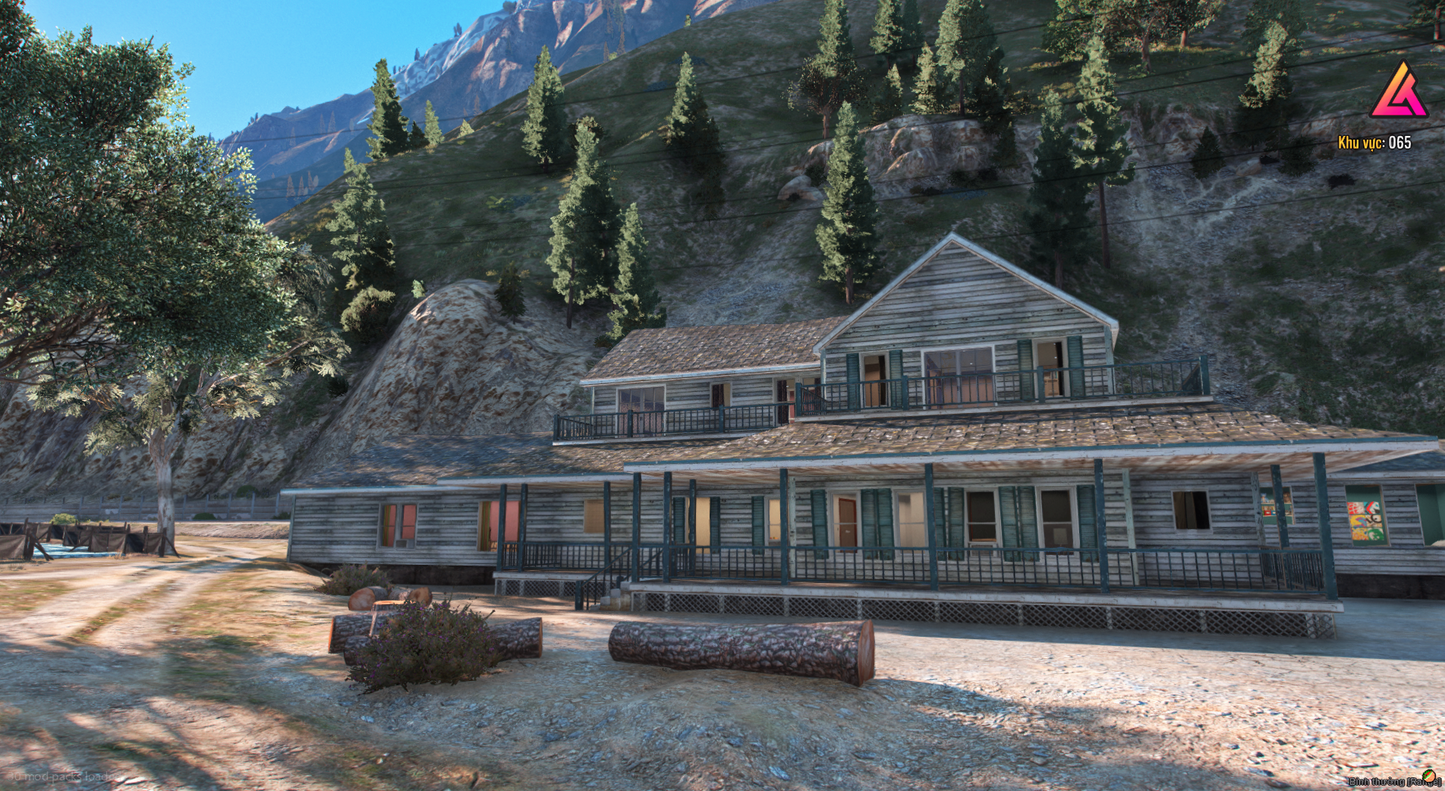This screenshot has width=1445, height=791.
Task: Select the voice range indicator icon
Action: coord(1428,777)
